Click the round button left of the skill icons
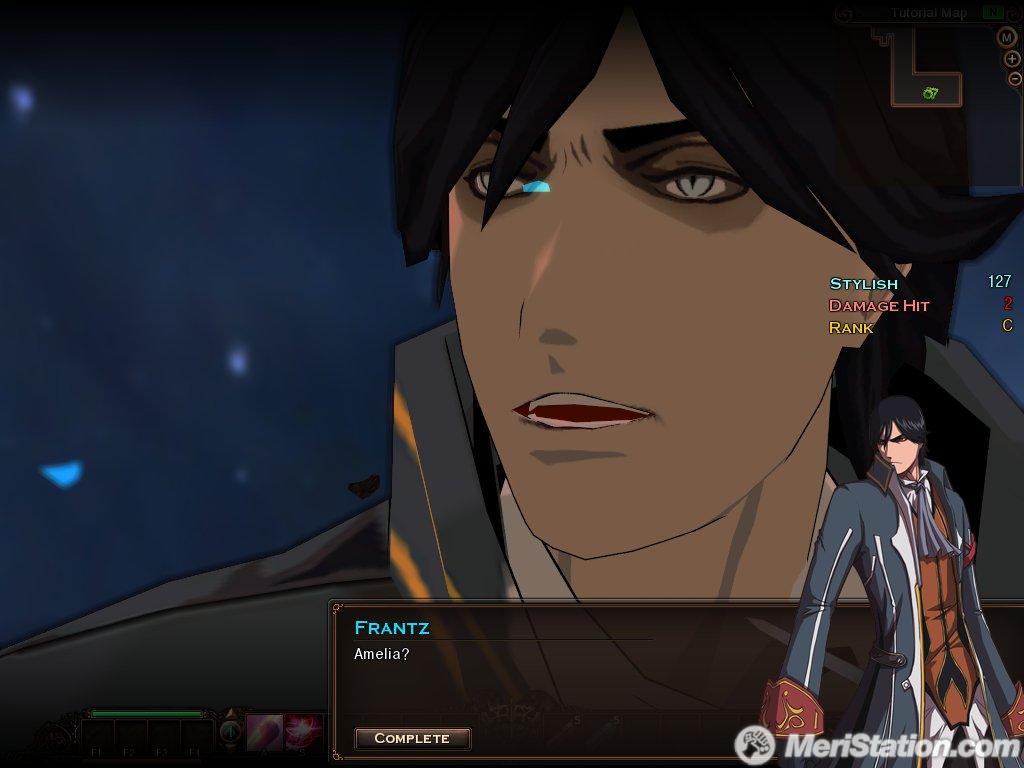Screen dimensions: 1024x768 230,731
